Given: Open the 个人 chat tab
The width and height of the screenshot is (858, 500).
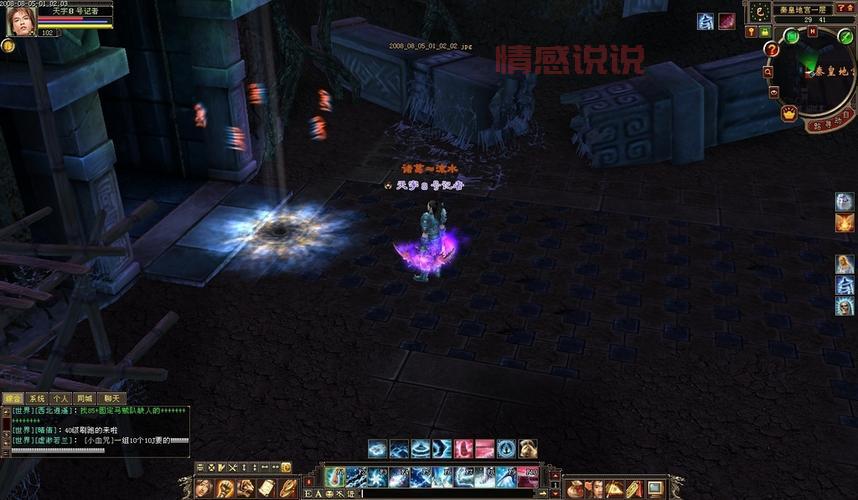Looking at the screenshot, I should (x=60, y=398).
